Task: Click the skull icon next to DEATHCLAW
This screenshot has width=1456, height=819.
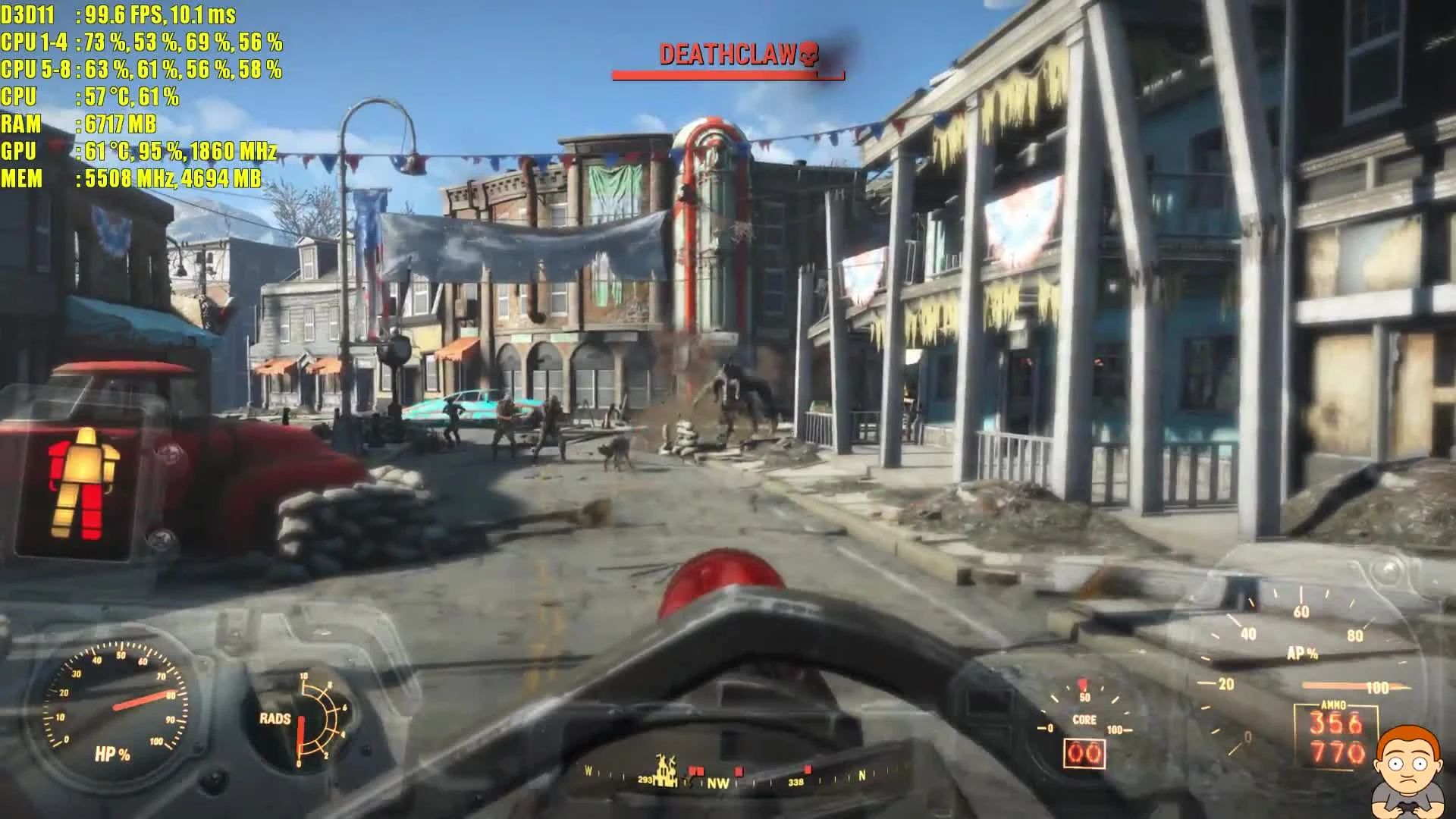Action: pos(808,54)
